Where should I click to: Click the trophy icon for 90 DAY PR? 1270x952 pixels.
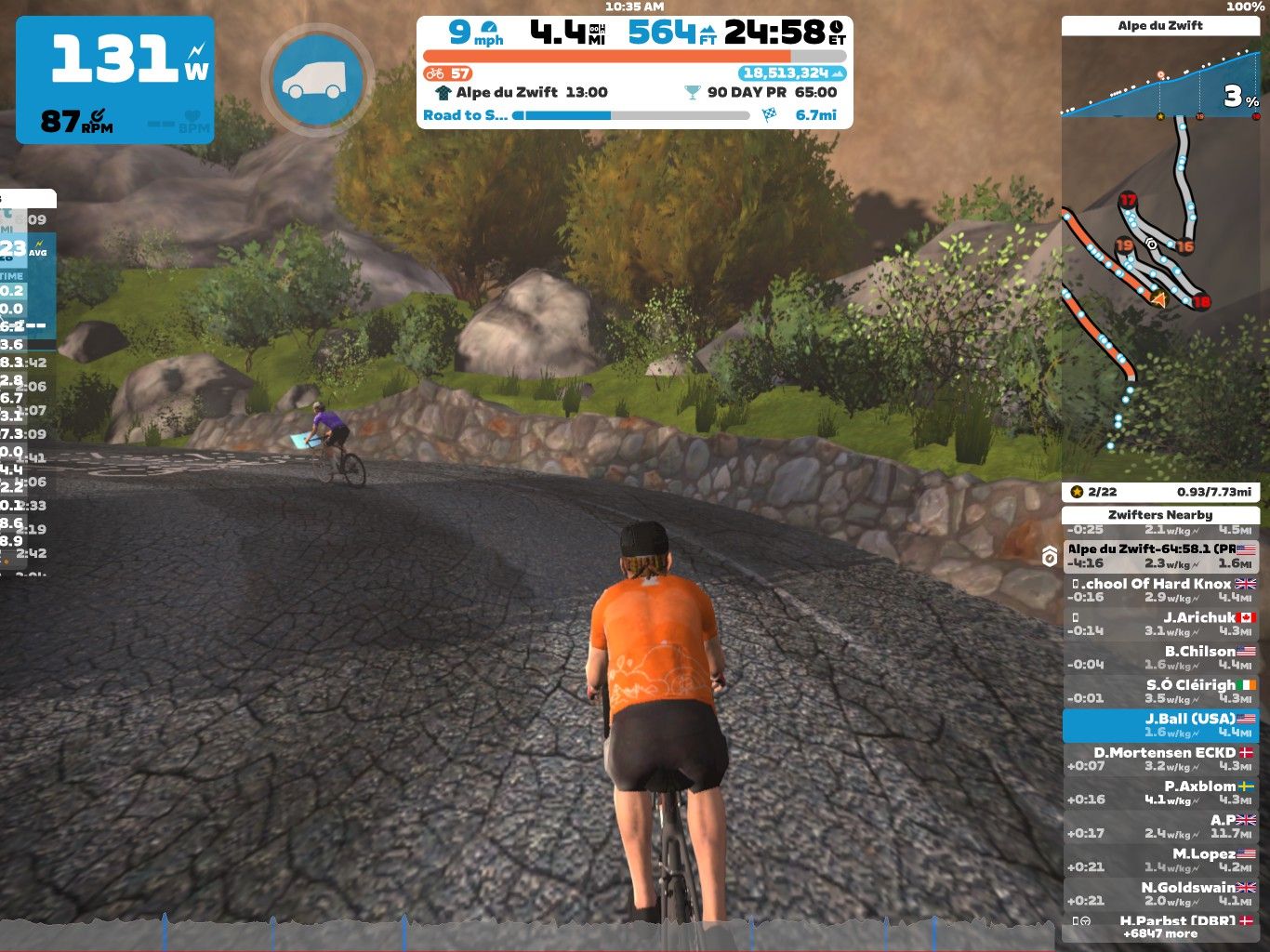692,92
